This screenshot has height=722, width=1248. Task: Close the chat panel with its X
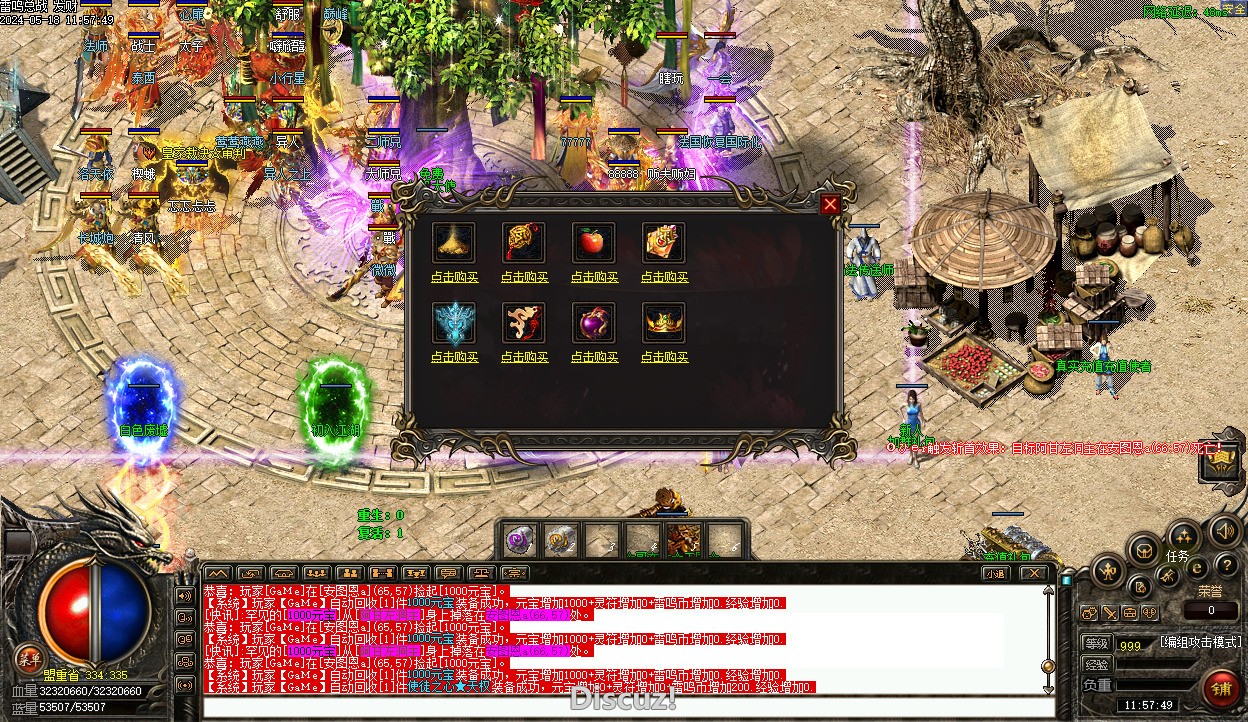(x=1034, y=573)
